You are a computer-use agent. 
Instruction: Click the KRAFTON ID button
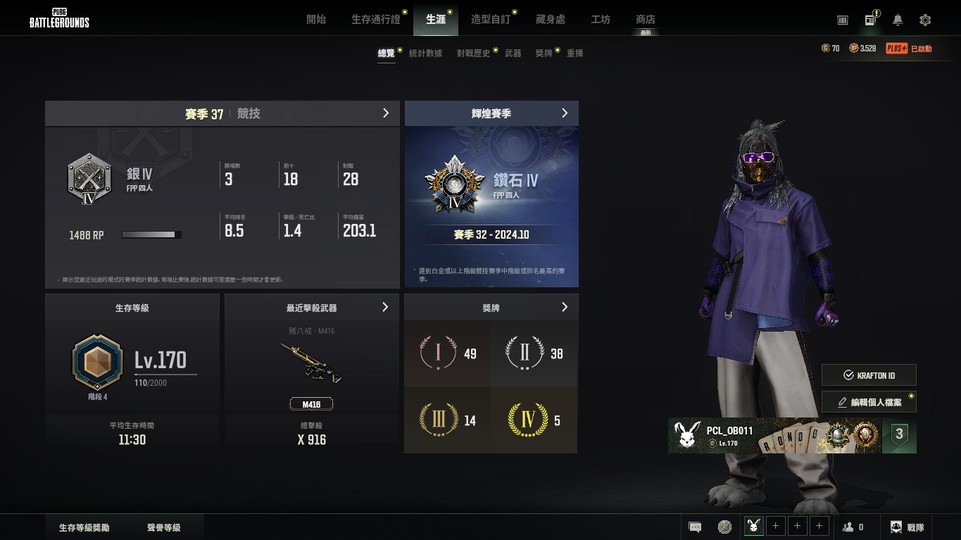(x=868, y=375)
